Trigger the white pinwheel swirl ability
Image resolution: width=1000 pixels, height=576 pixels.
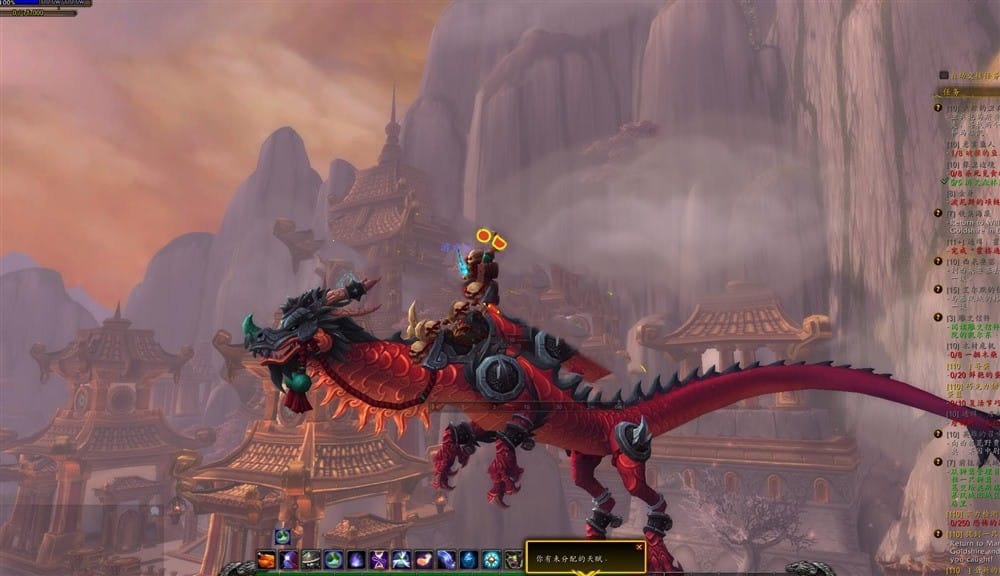[401, 560]
